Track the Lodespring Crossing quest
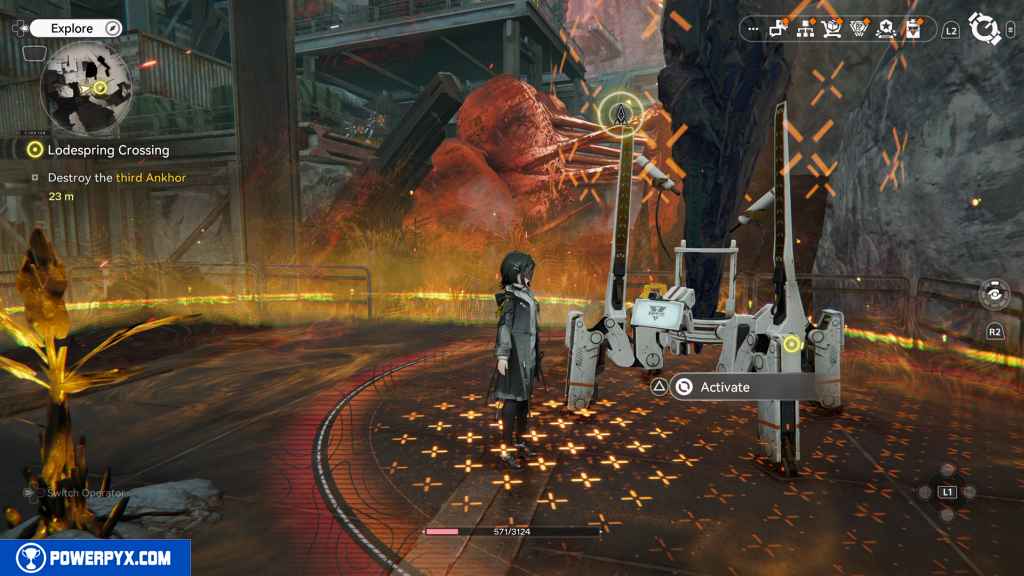This screenshot has height=576, width=1024. coord(108,150)
